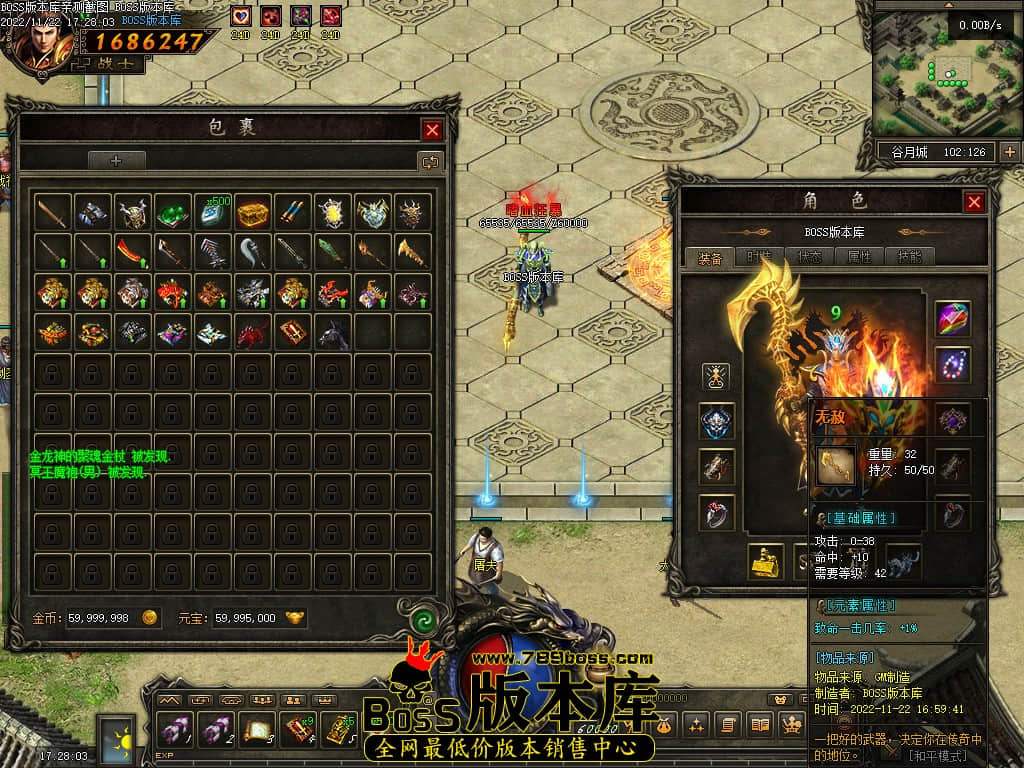Click the gold ingot icon beside 元宝

tap(295, 618)
